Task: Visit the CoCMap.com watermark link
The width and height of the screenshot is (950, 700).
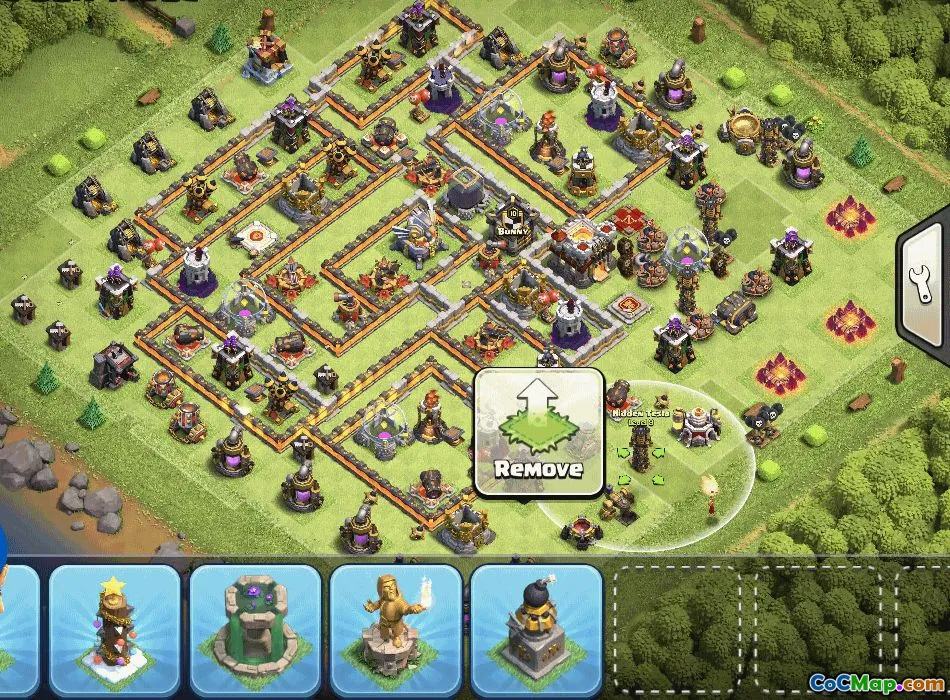Action: (876, 684)
